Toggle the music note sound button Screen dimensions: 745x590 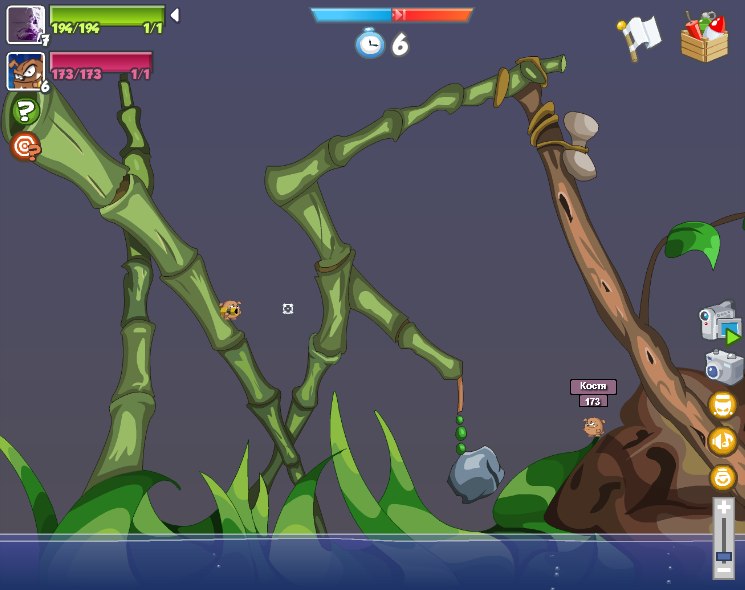click(x=722, y=441)
